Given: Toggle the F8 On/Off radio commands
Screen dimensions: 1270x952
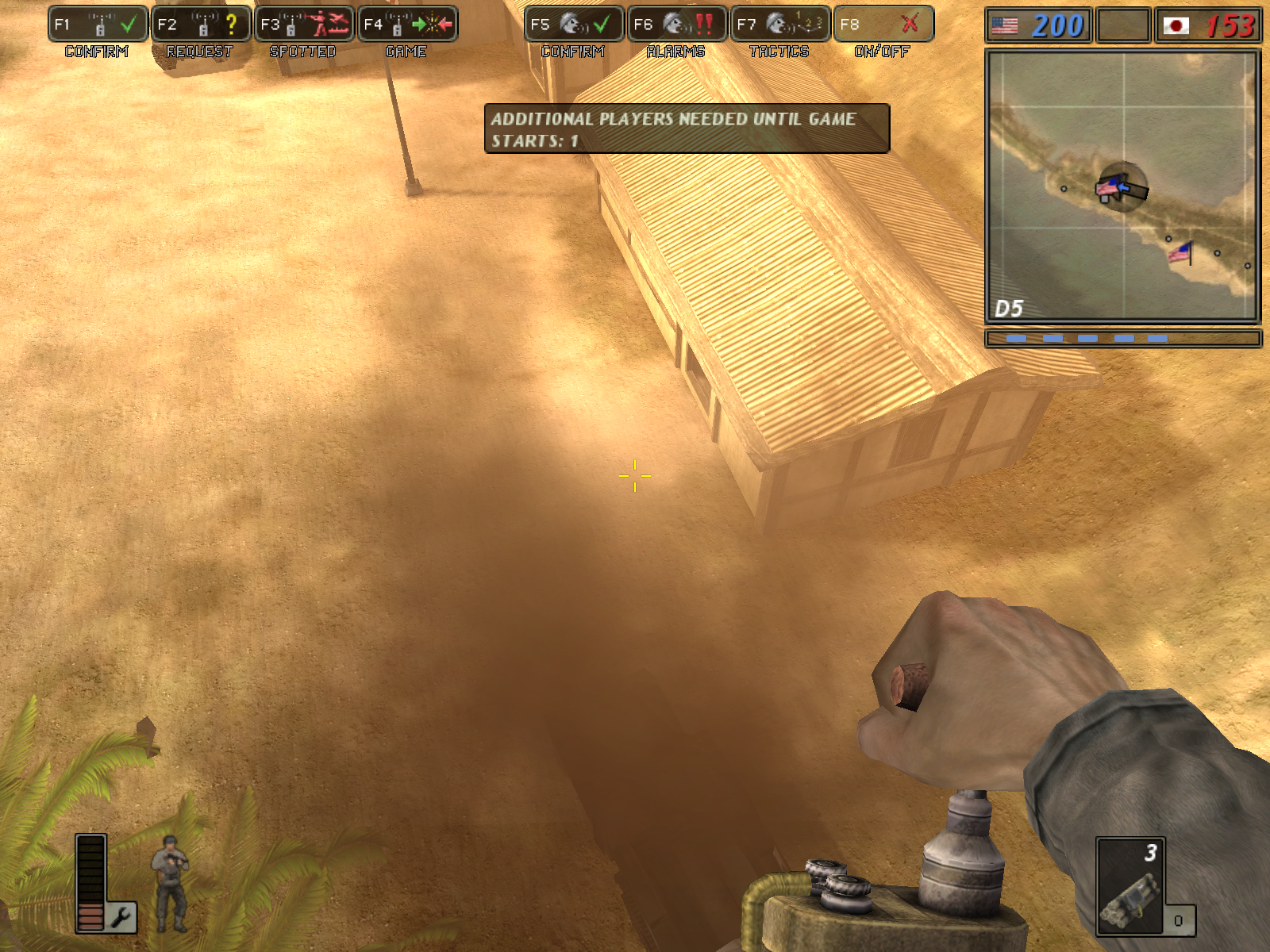Looking at the screenshot, I should pyautogui.click(x=881, y=24).
